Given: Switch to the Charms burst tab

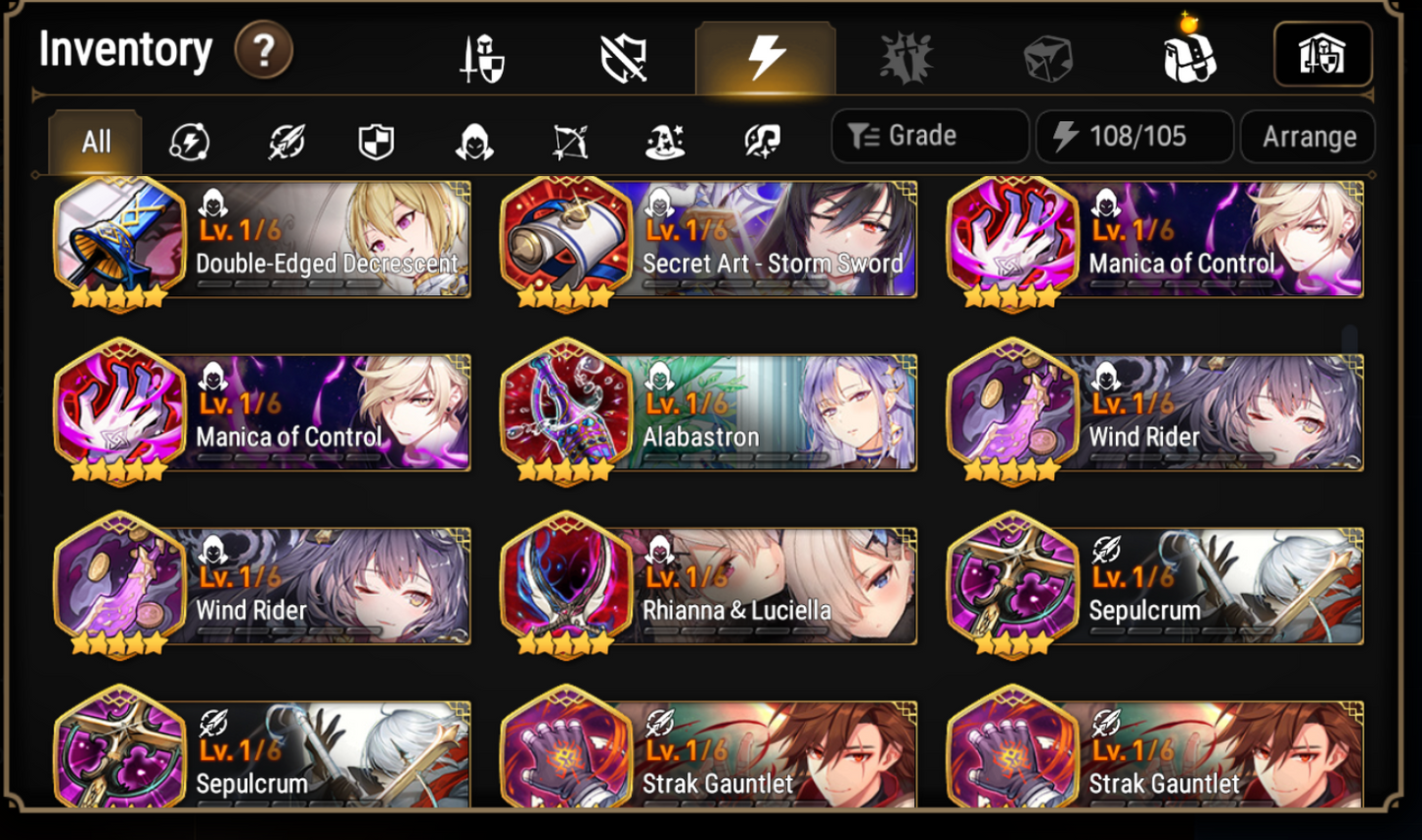Looking at the screenshot, I should (907, 55).
